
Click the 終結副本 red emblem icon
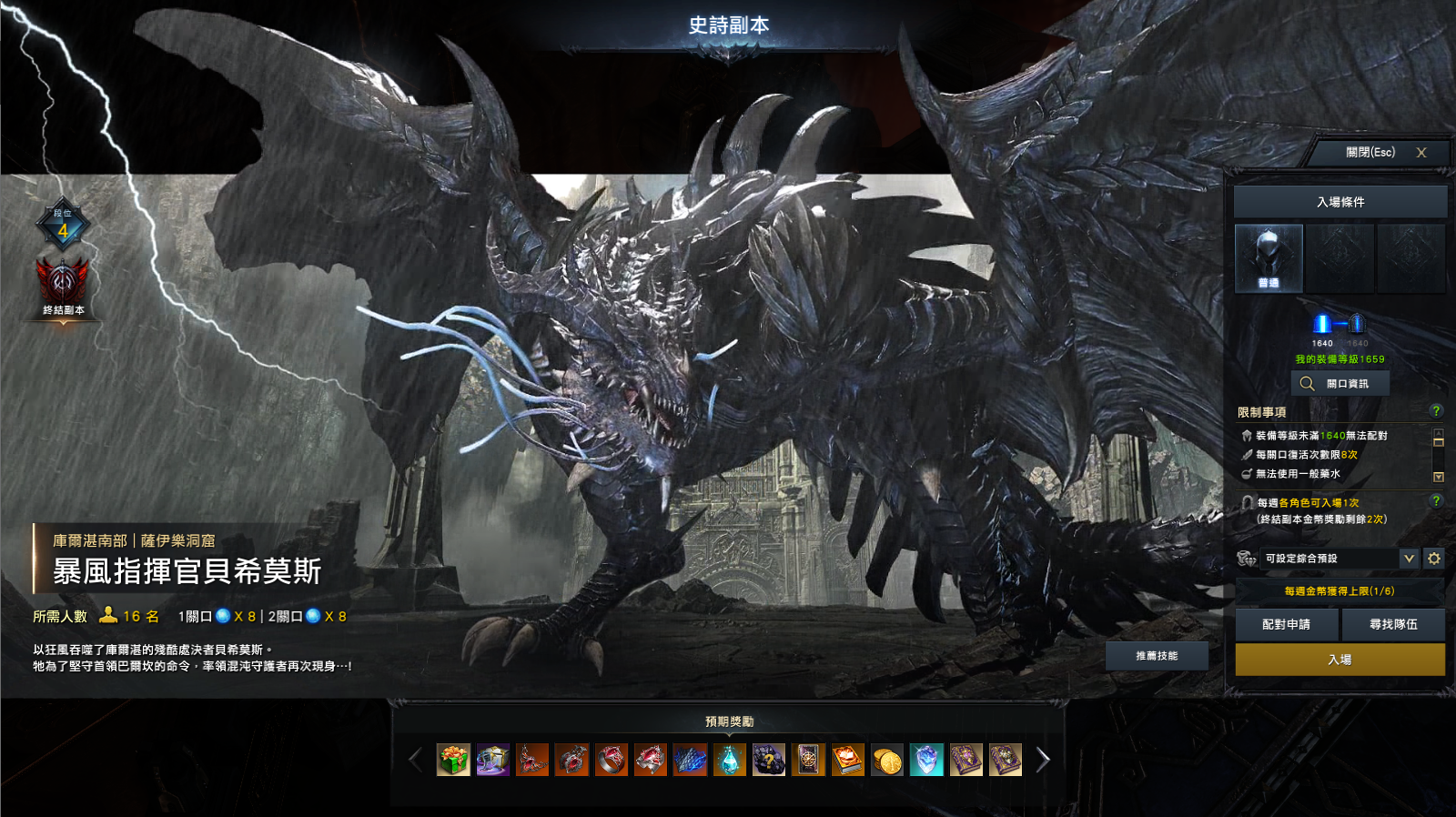(x=63, y=282)
